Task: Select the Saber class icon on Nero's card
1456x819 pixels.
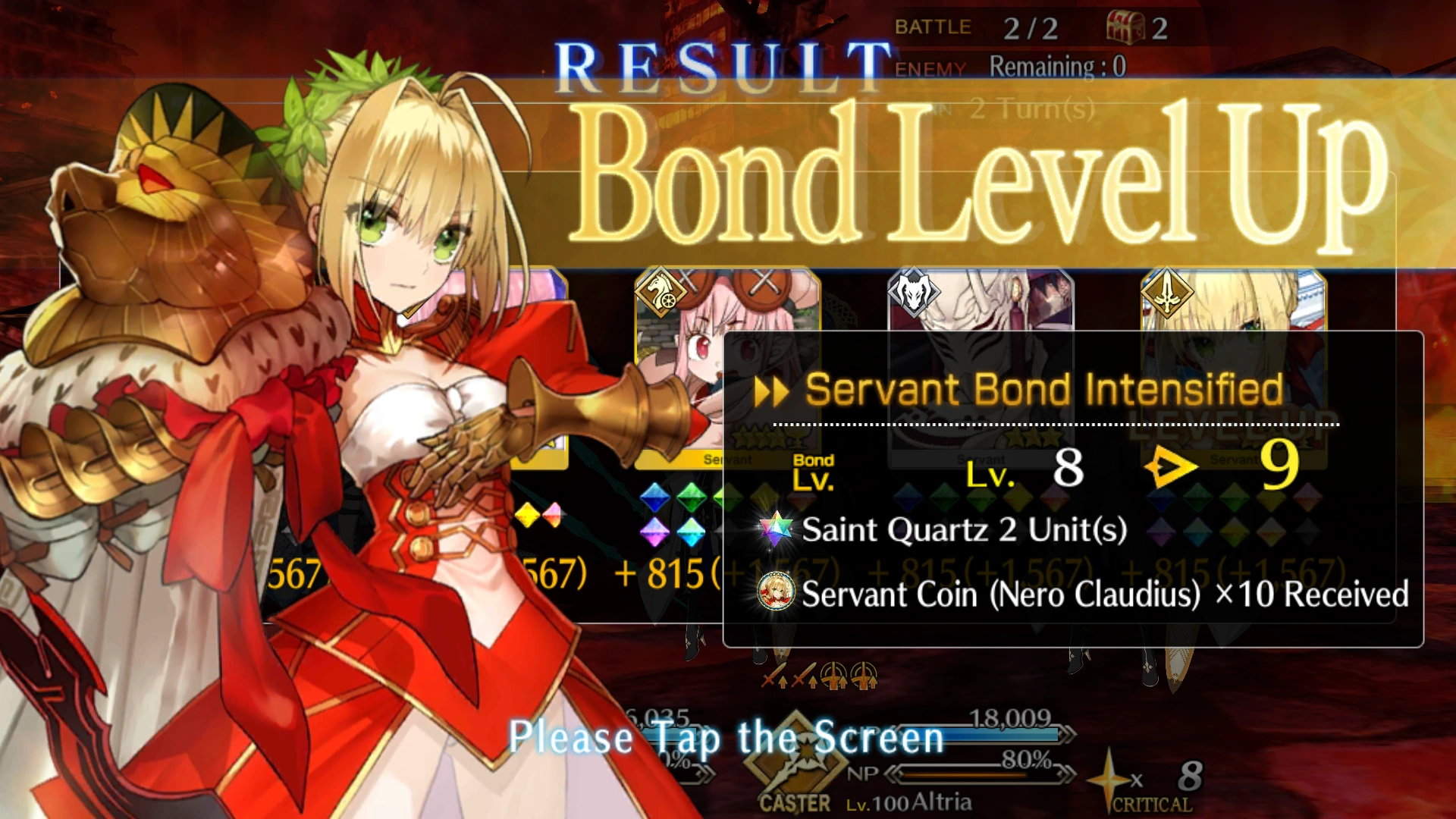Action: [x=1167, y=293]
